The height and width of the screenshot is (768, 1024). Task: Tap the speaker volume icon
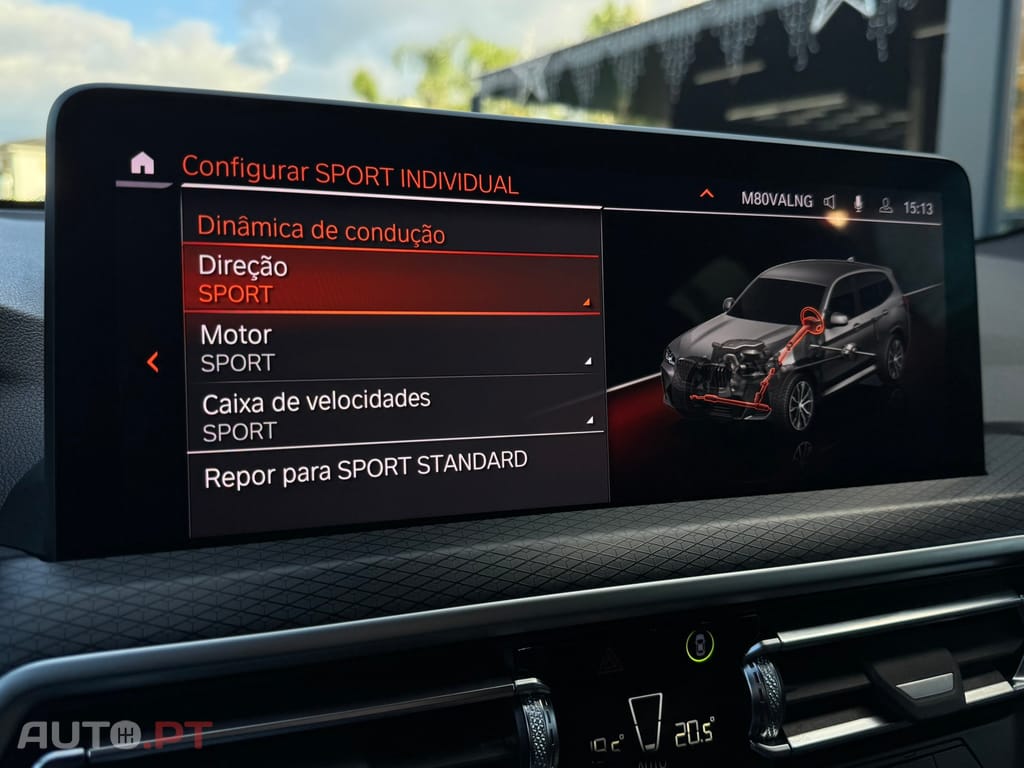(830, 203)
